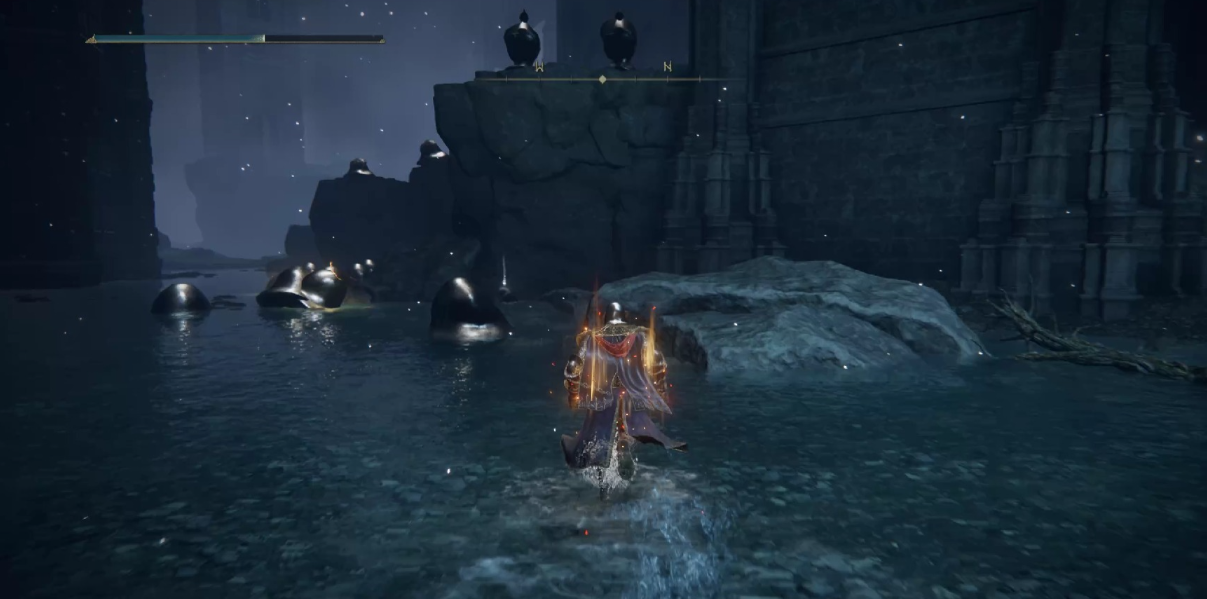Select the W heading on the compass

[x=539, y=67]
